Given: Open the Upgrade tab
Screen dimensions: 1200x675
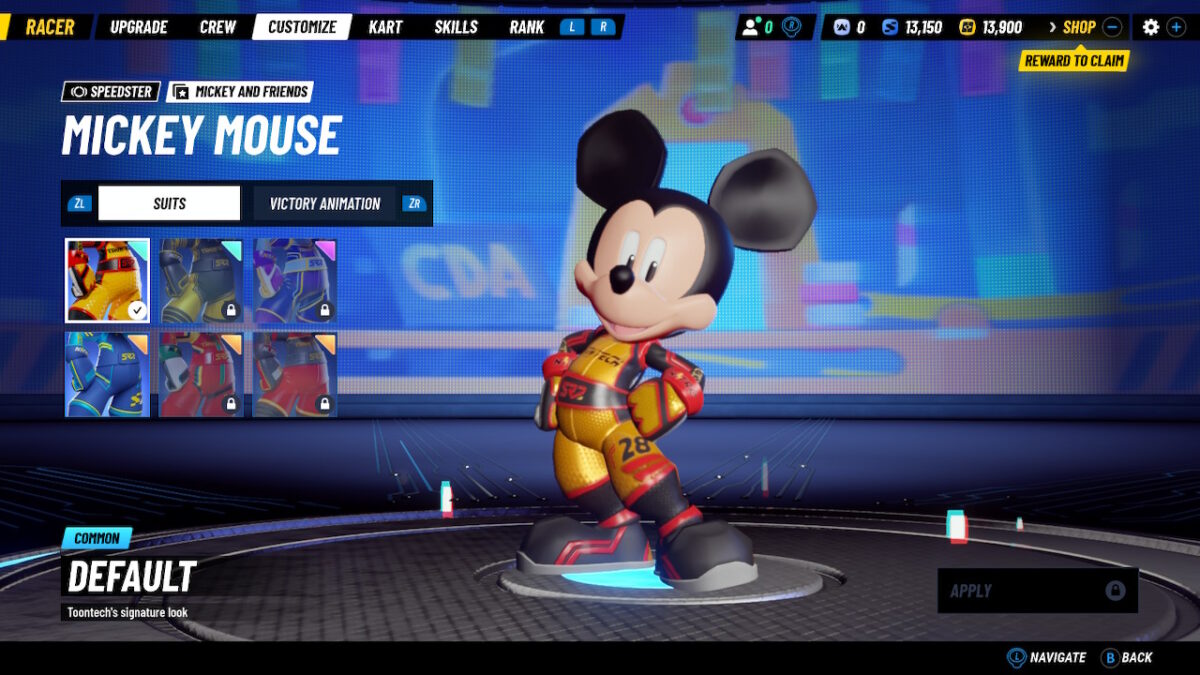Looking at the screenshot, I should pyautogui.click(x=139, y=27).
